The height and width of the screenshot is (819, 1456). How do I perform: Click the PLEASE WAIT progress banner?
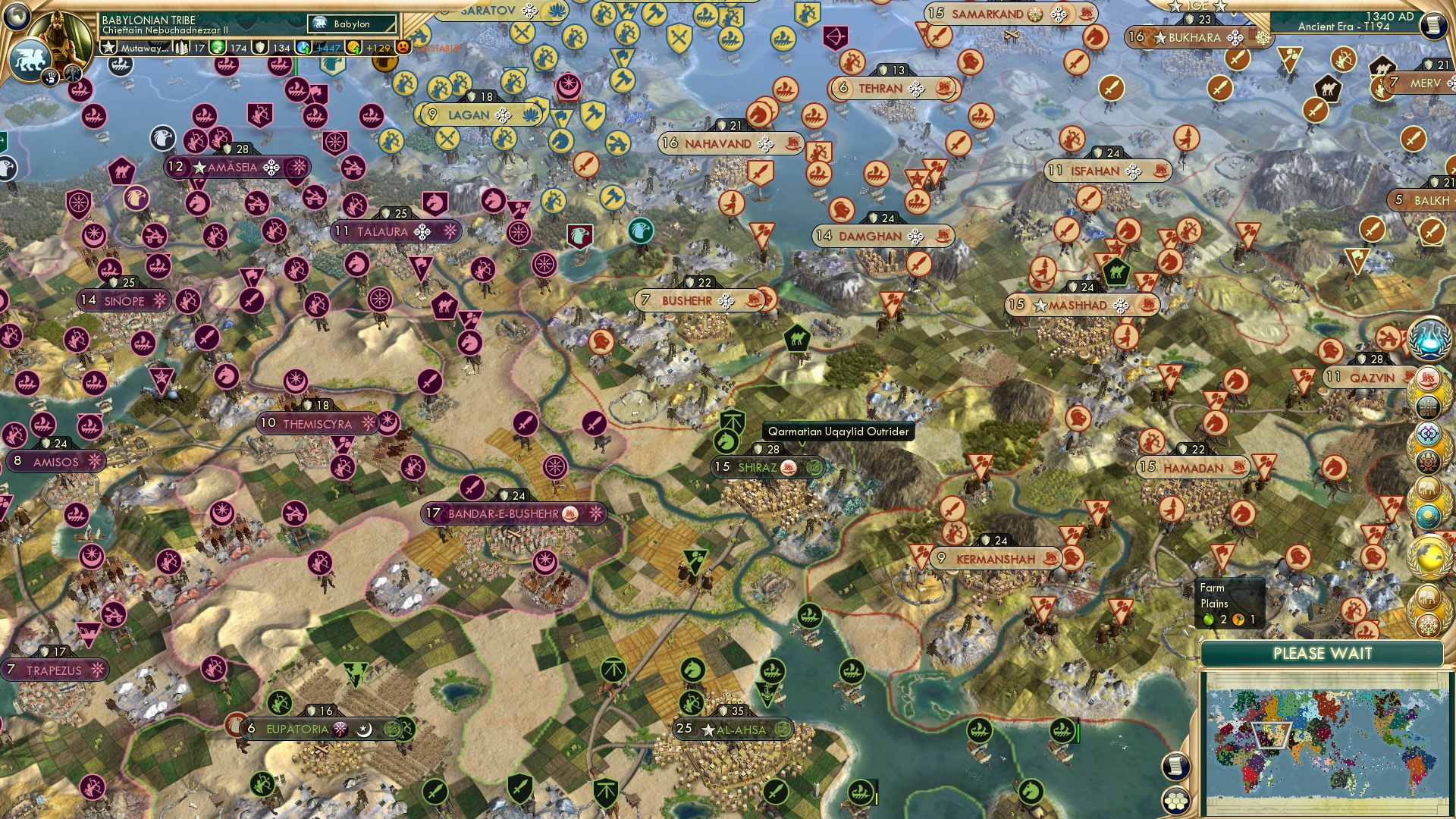pyautogui.click(x=1323, y=653)
